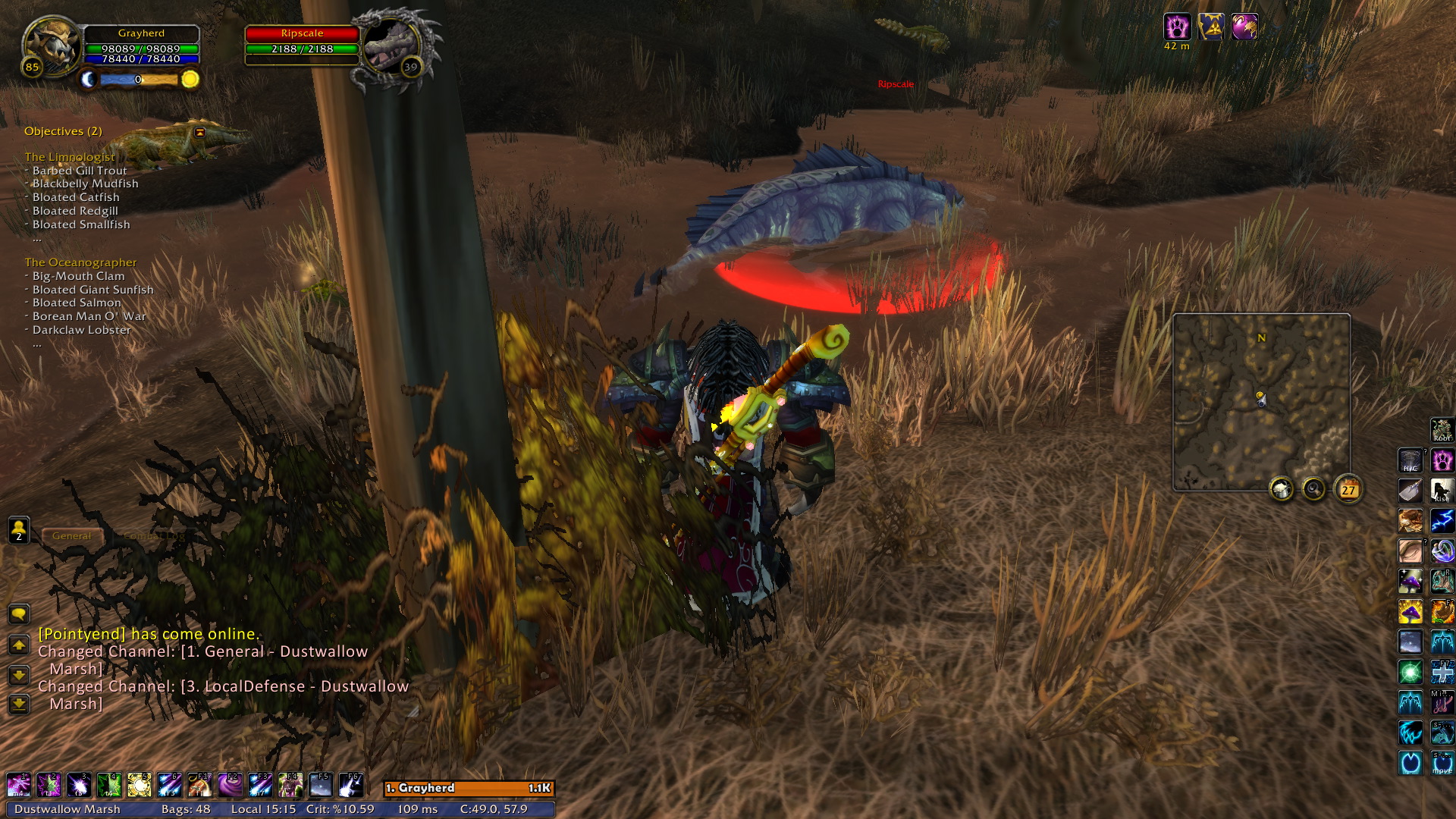Screen dimensions: 1456x819
Task: Click the blue tabard buff icon
Action: 1211,27
